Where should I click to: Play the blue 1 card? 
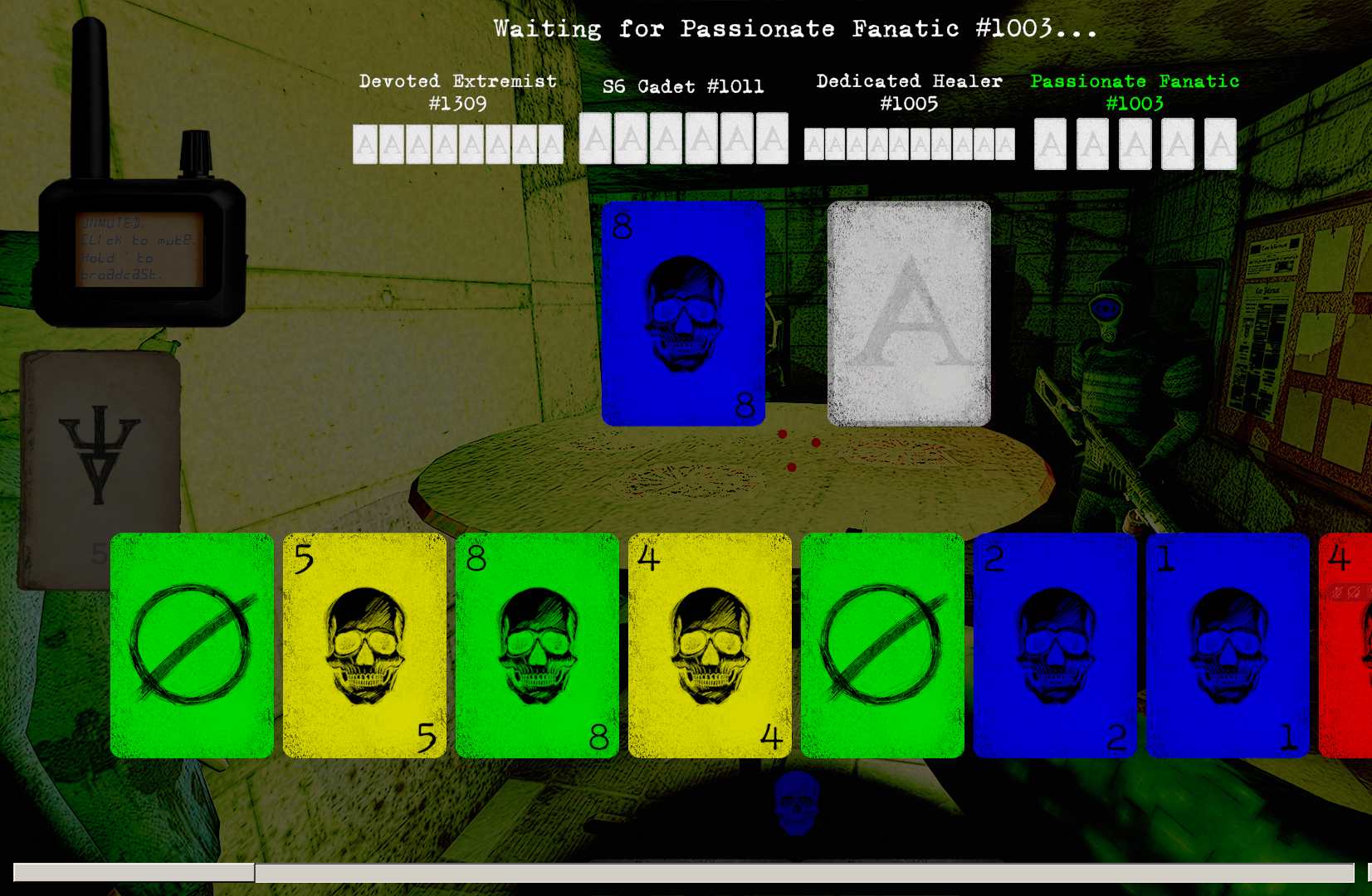[1228, 645]
